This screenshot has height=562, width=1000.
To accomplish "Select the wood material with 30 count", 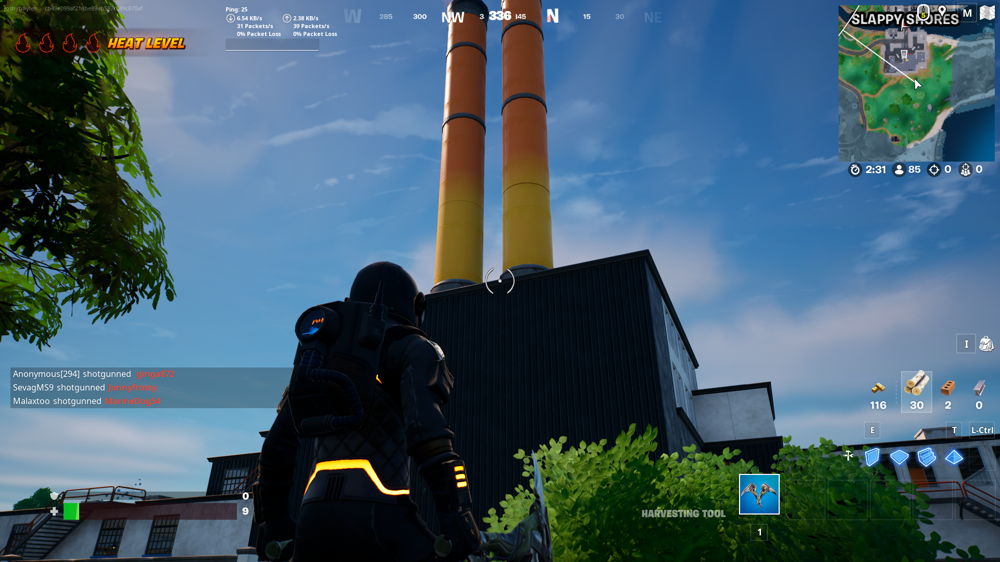I will pyautogui.click(x=916, y=386).
